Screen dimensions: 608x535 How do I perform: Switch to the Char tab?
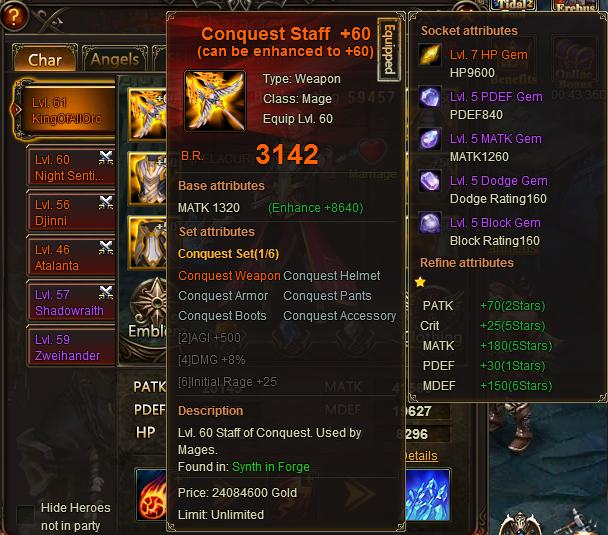[x=44, y=60]
